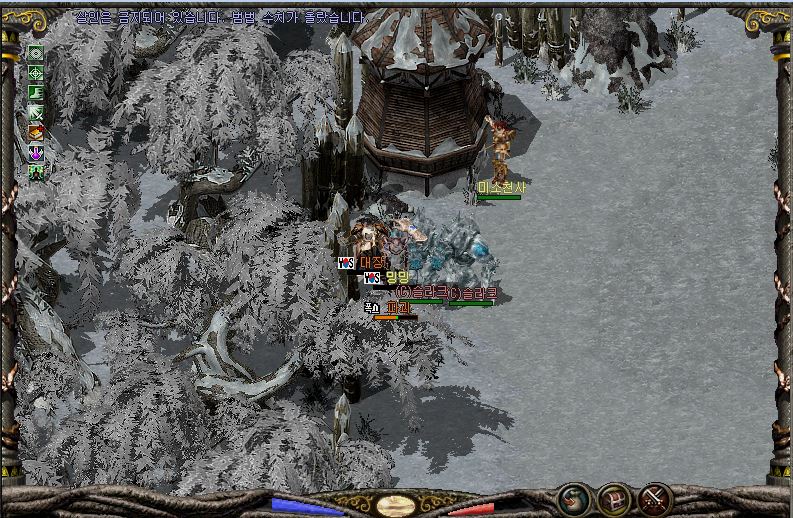Click the green meditating figure icon
Image resolution: width=793 pixels, height=518 pixels.
(36, 171)
